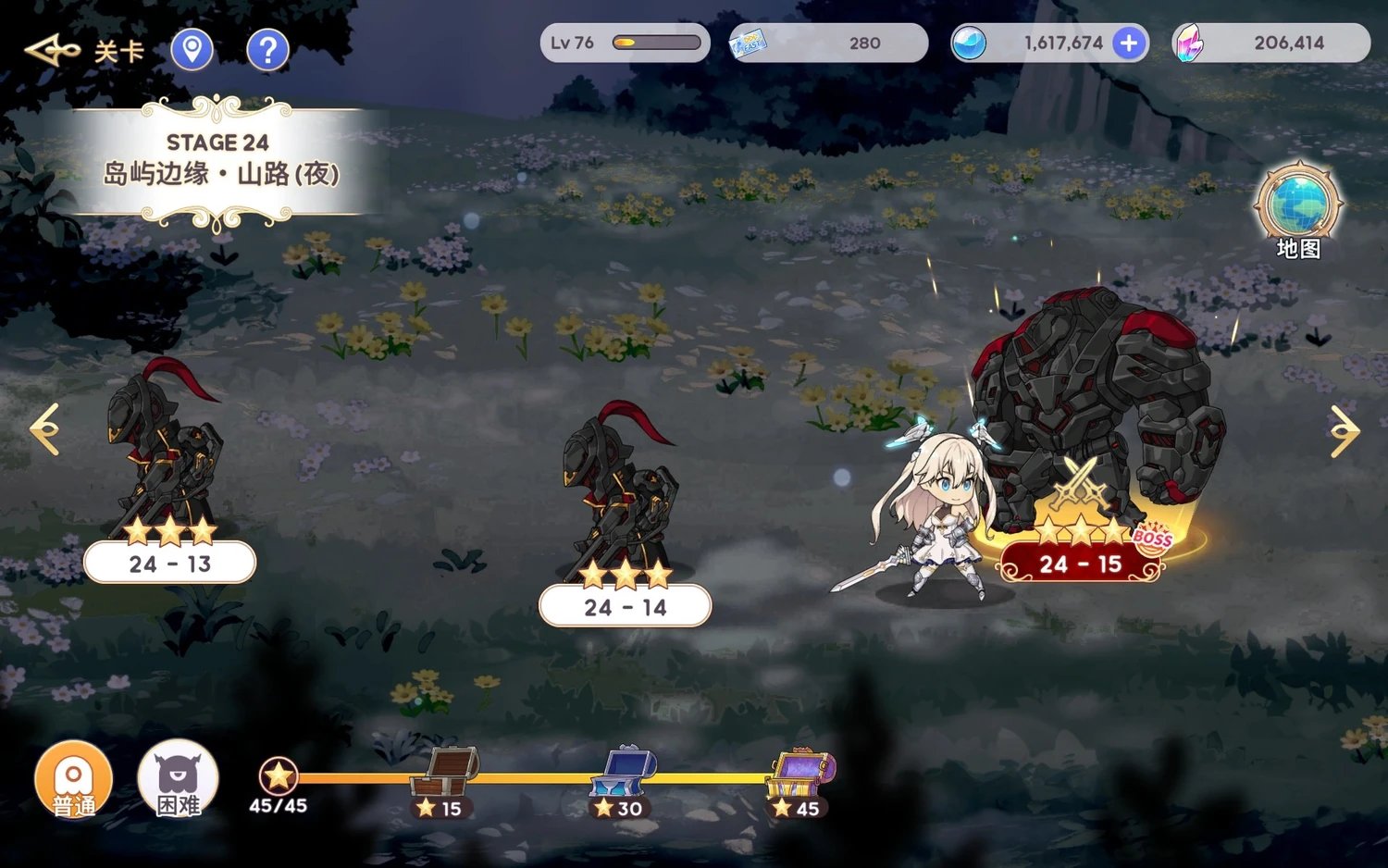This screenshot has height=868, width=1388.
Task: Go back using the 关卡 arrow
Action: coord(53,50)
